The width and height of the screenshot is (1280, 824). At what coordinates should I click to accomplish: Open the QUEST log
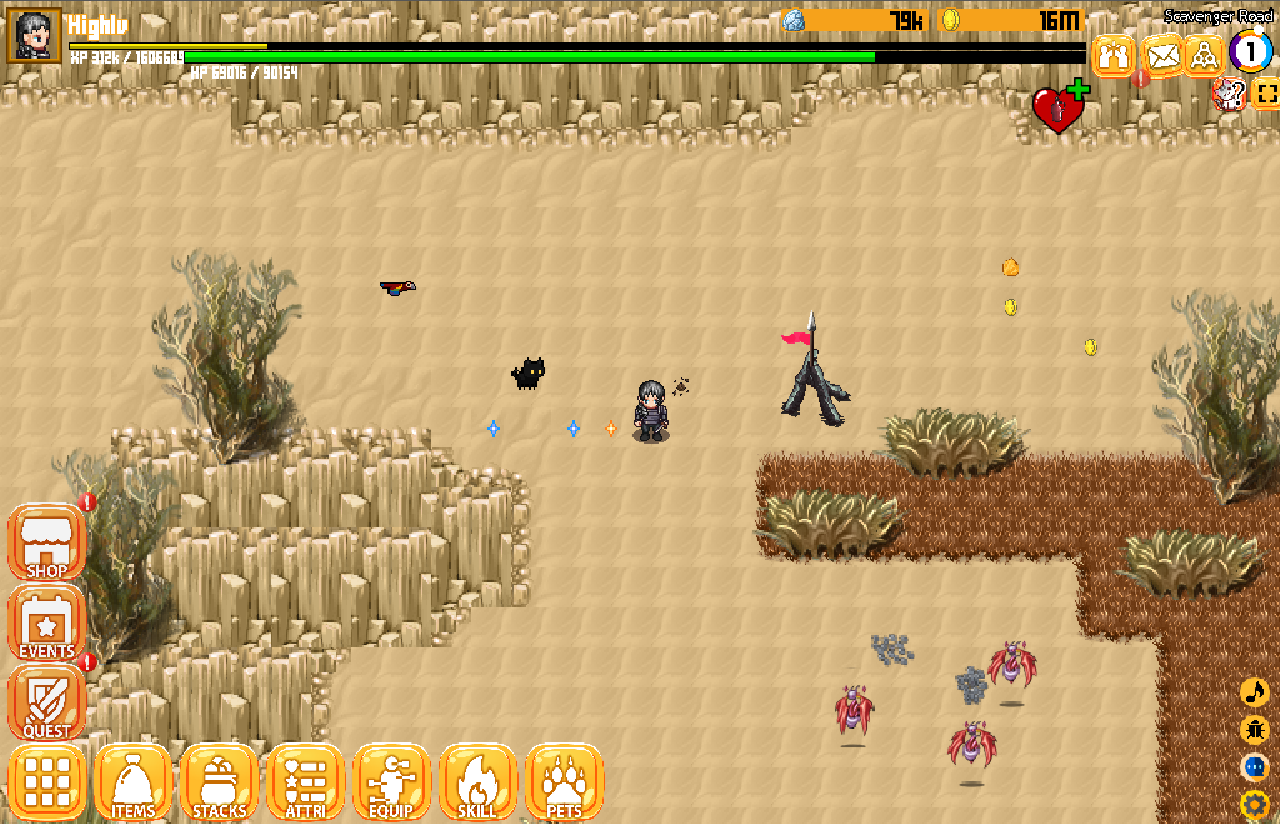click(x=46, y=702)
